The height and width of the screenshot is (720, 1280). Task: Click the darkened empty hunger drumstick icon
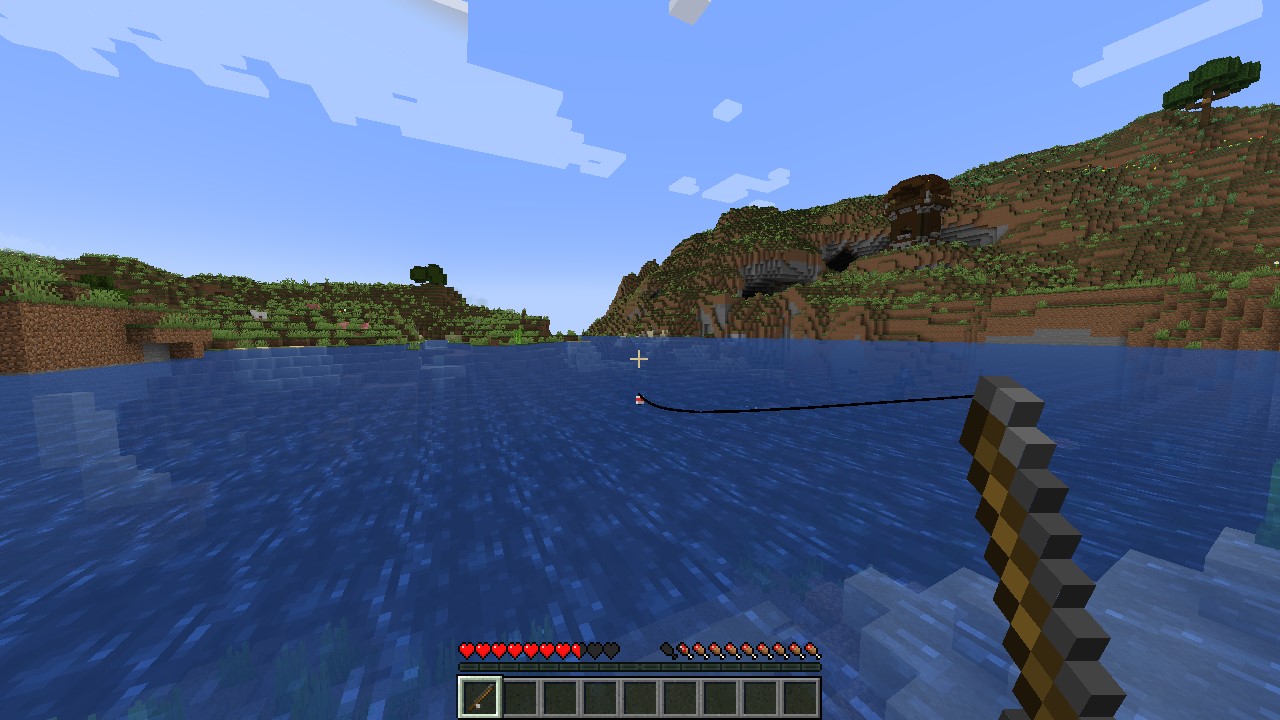668,650
